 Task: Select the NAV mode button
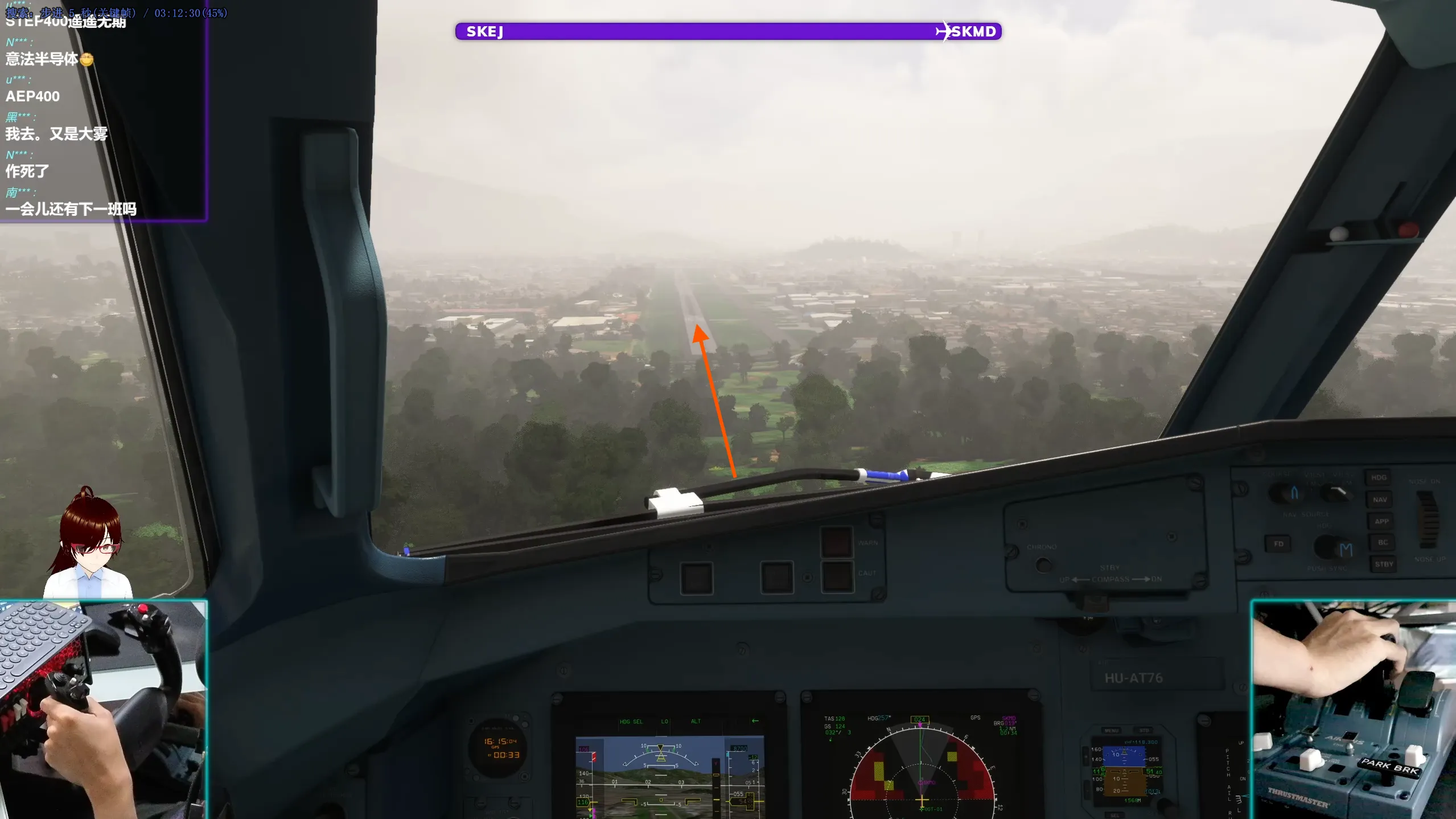(x=1379, y=499)
